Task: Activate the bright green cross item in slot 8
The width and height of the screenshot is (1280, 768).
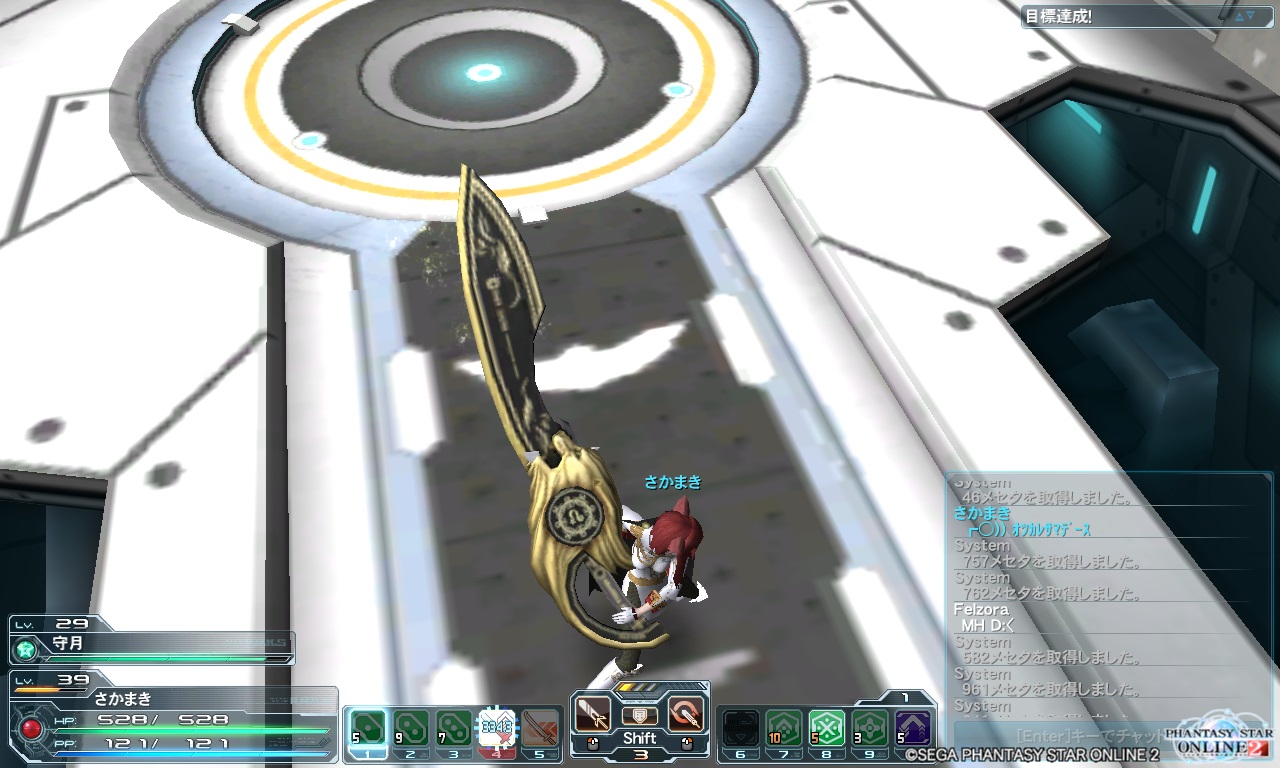Action: [x=827, y=727]
